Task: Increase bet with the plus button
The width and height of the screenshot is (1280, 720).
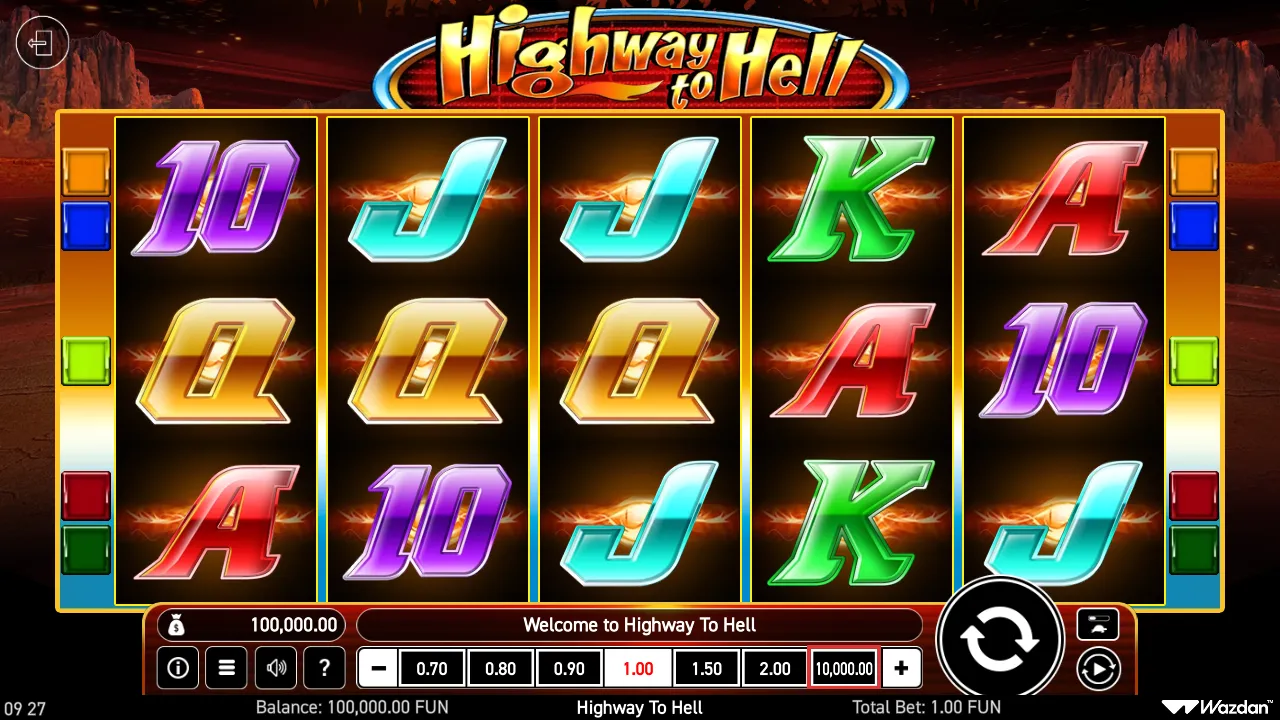Action: [x=901, y=668]
